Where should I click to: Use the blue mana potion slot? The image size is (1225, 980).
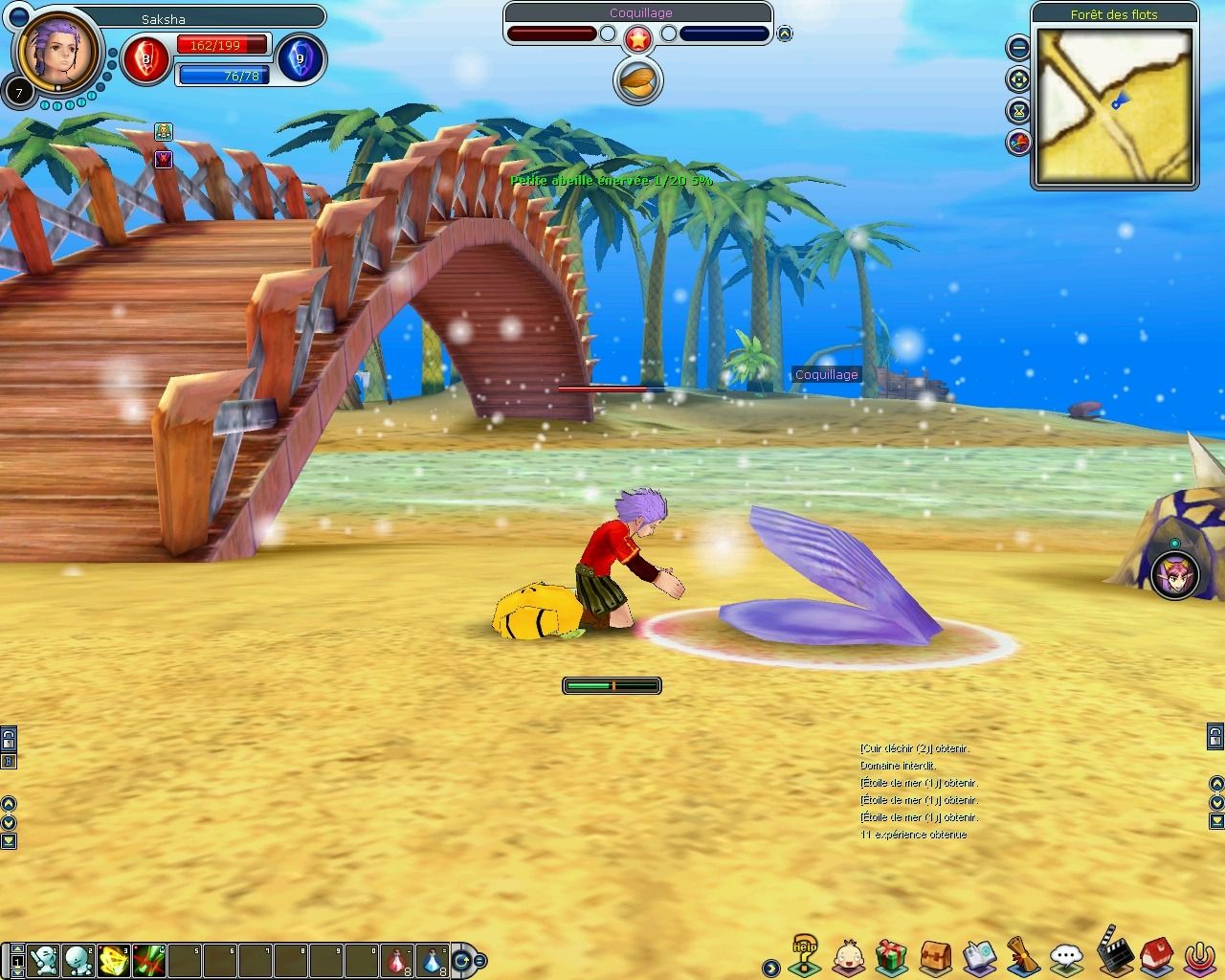434,959
